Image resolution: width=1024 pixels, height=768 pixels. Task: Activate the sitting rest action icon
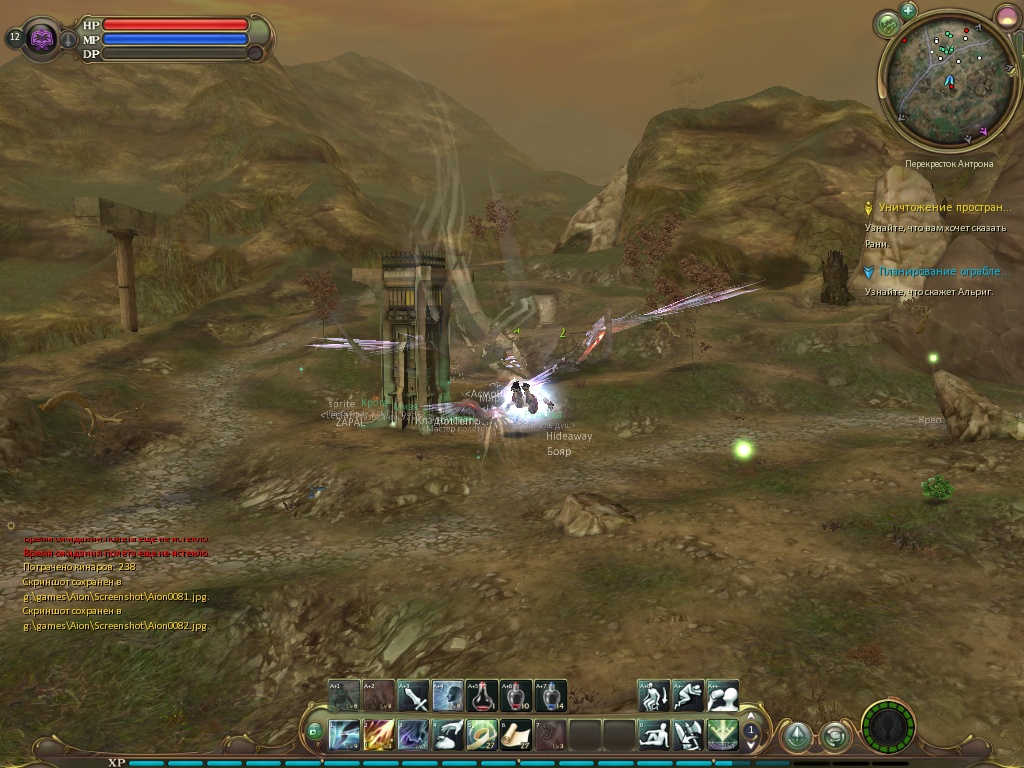pyautogui.click(x=654, y=735)
